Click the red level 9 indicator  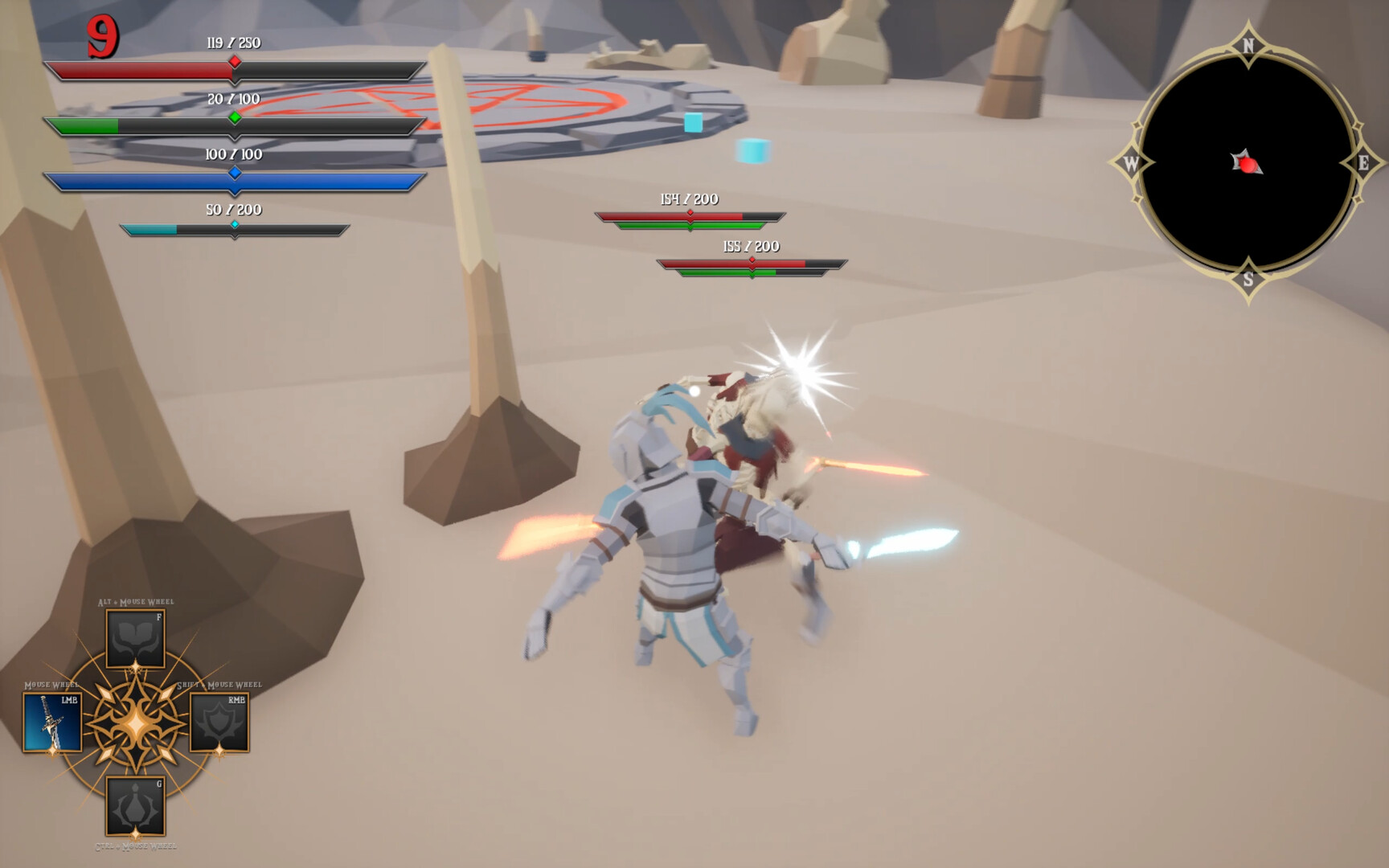coord(104,38)
